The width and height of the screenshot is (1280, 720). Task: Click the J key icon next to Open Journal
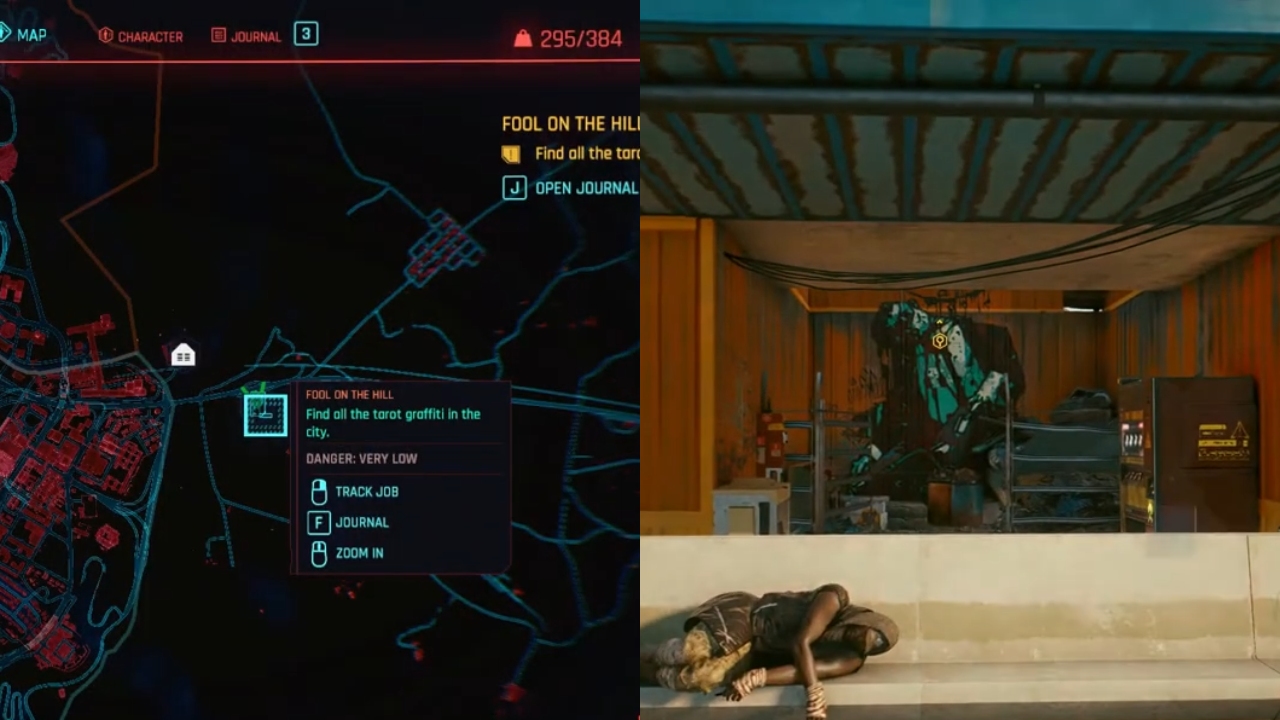(513, 187)
